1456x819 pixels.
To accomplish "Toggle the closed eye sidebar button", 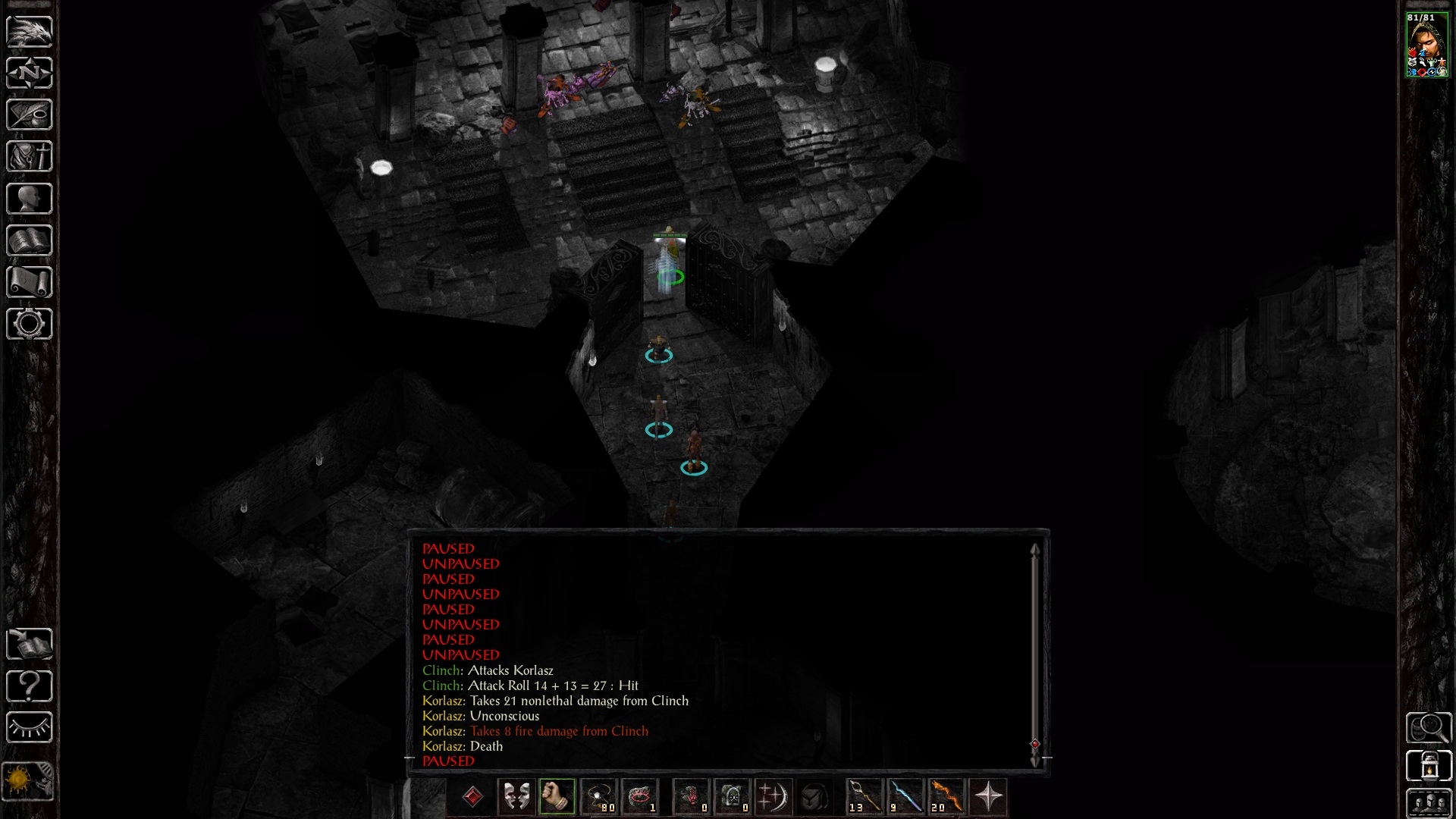I will point(30,728).
